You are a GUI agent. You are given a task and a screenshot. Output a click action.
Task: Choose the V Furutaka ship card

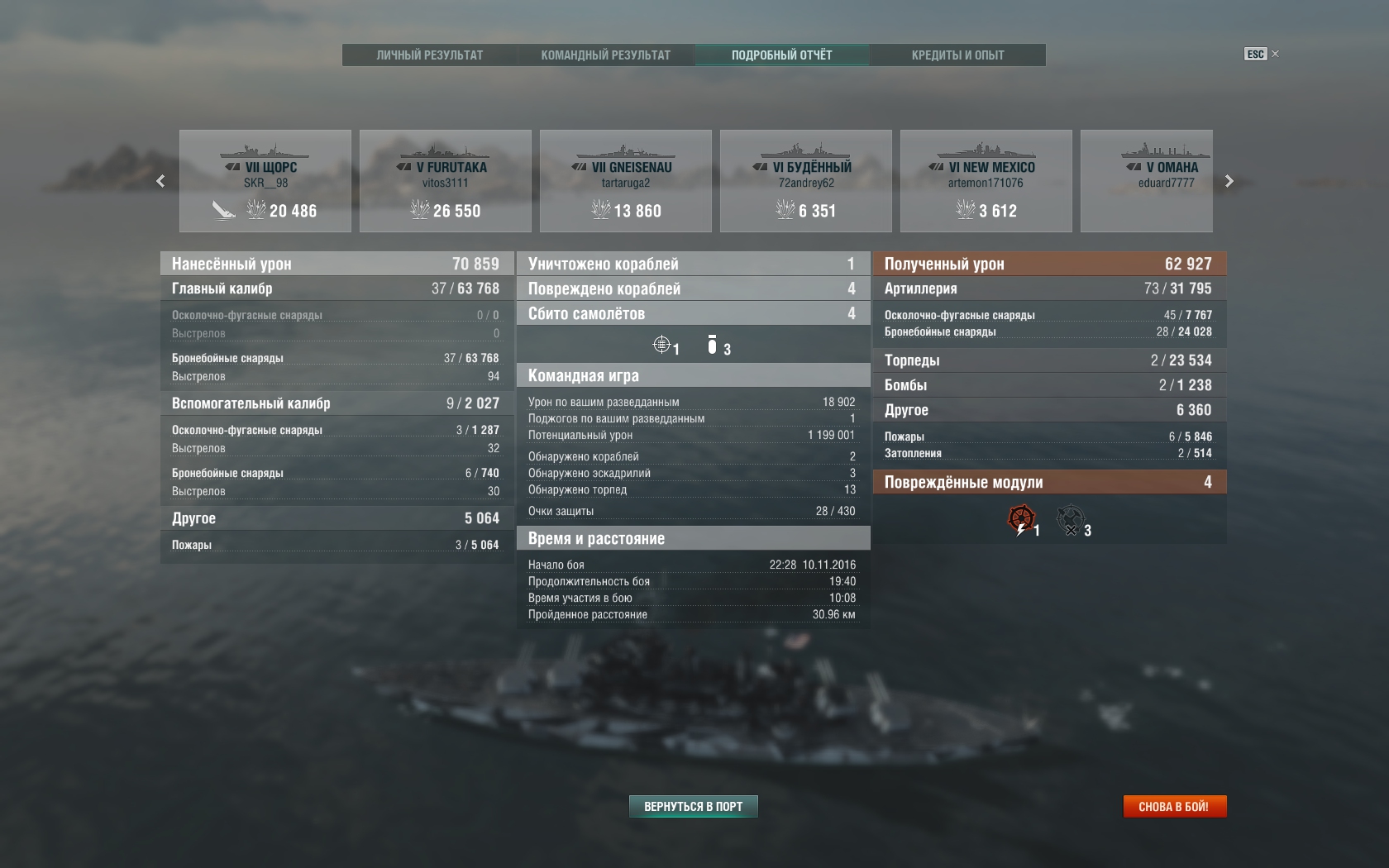pos(446,181)
